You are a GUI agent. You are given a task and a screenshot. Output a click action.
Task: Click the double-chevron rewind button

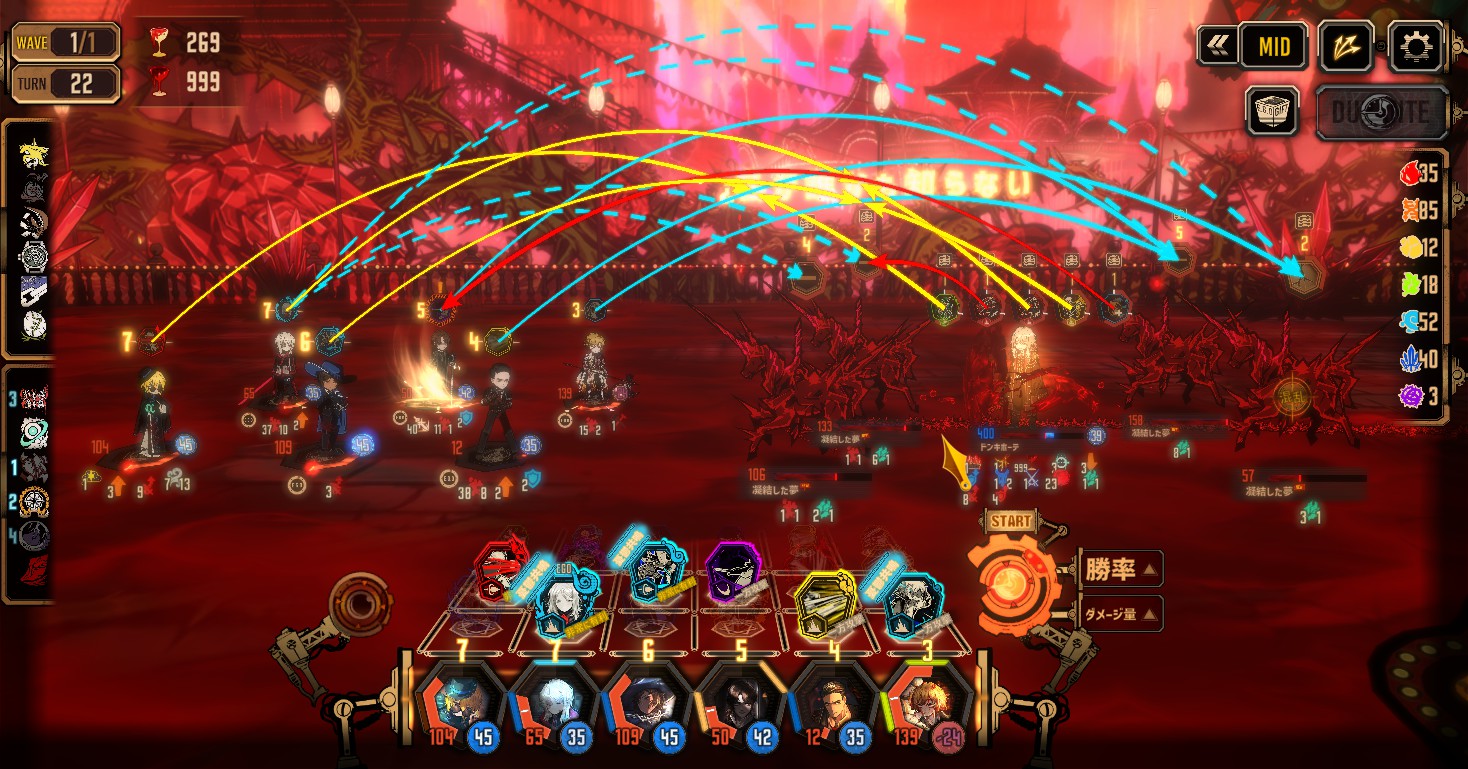pyautogui.click(x=1218, y=46)
